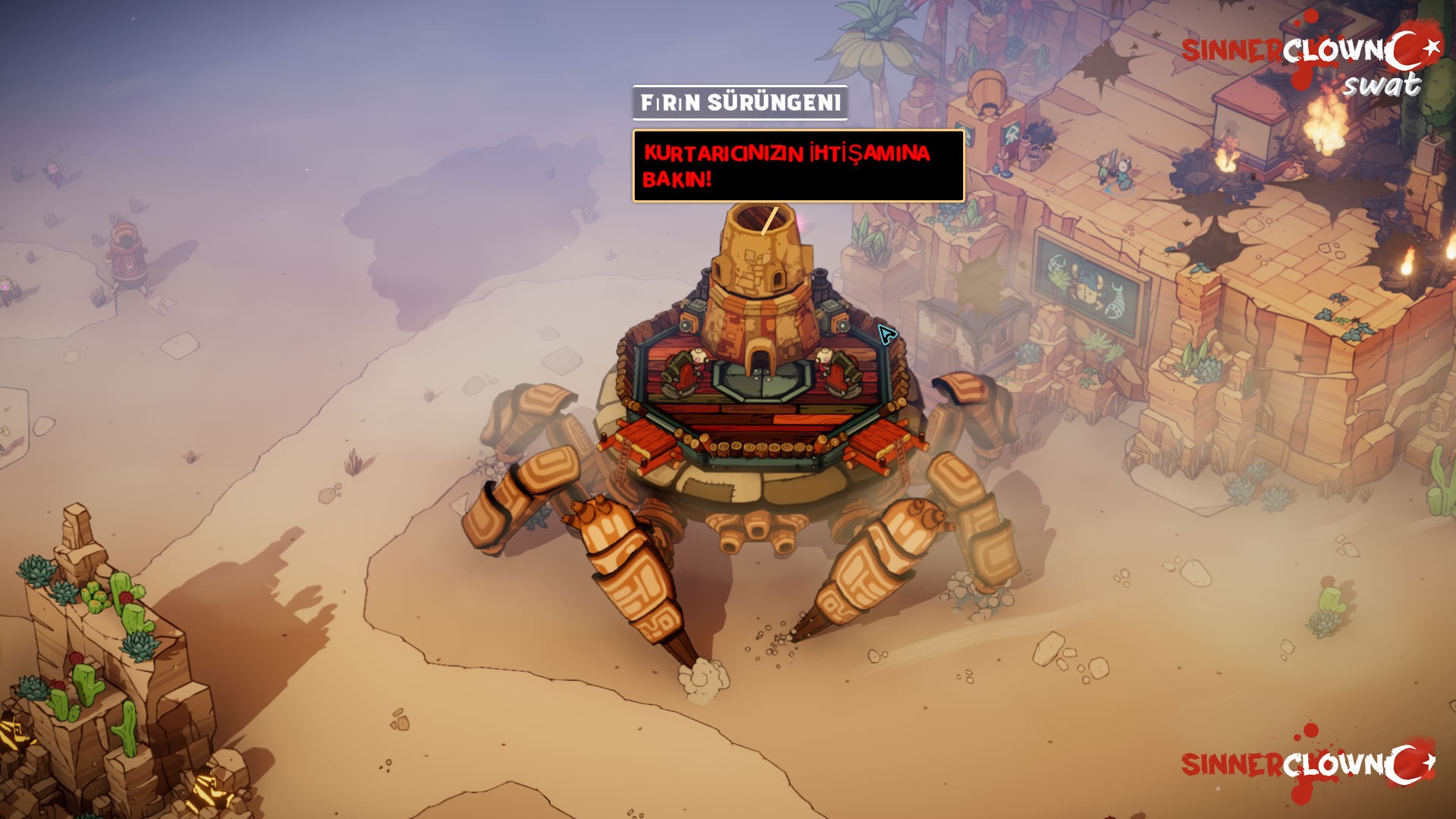Image resolution: width=1456 pixels, height=819 pixels.
Task: Click the ladder on the creature's left side
Action: (623, 460)
